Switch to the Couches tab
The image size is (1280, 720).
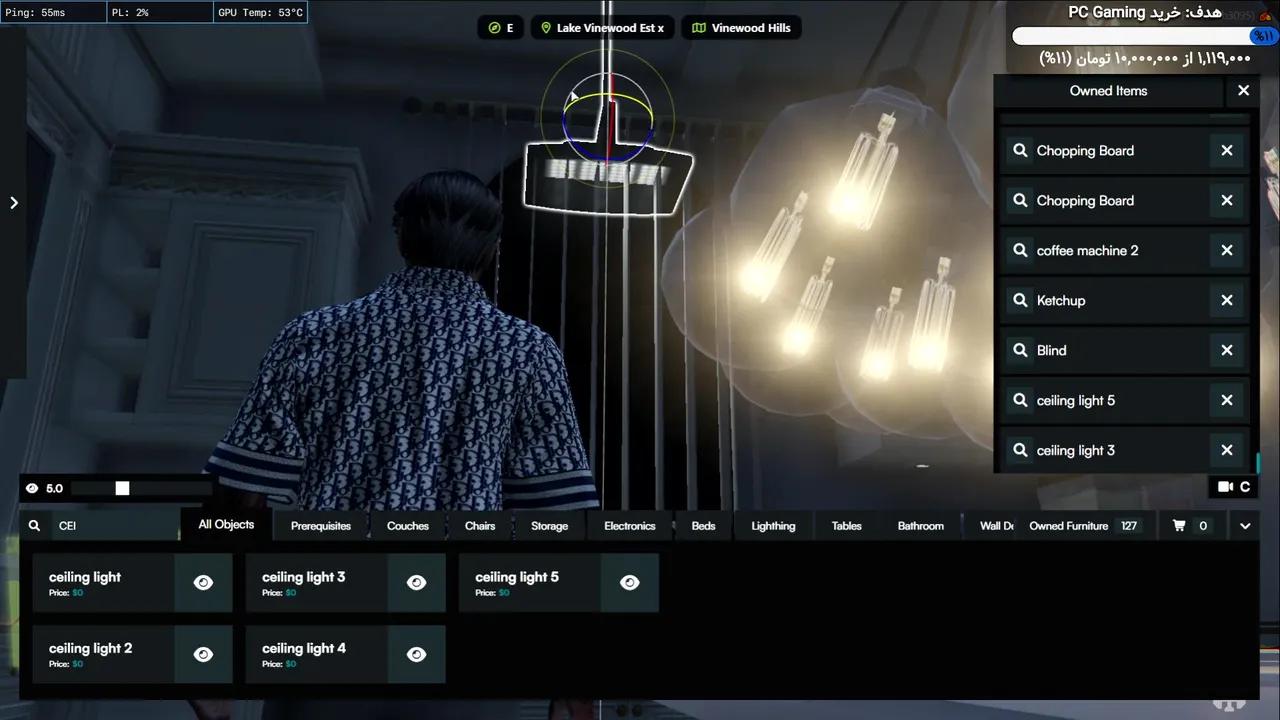tap(408, 525)
